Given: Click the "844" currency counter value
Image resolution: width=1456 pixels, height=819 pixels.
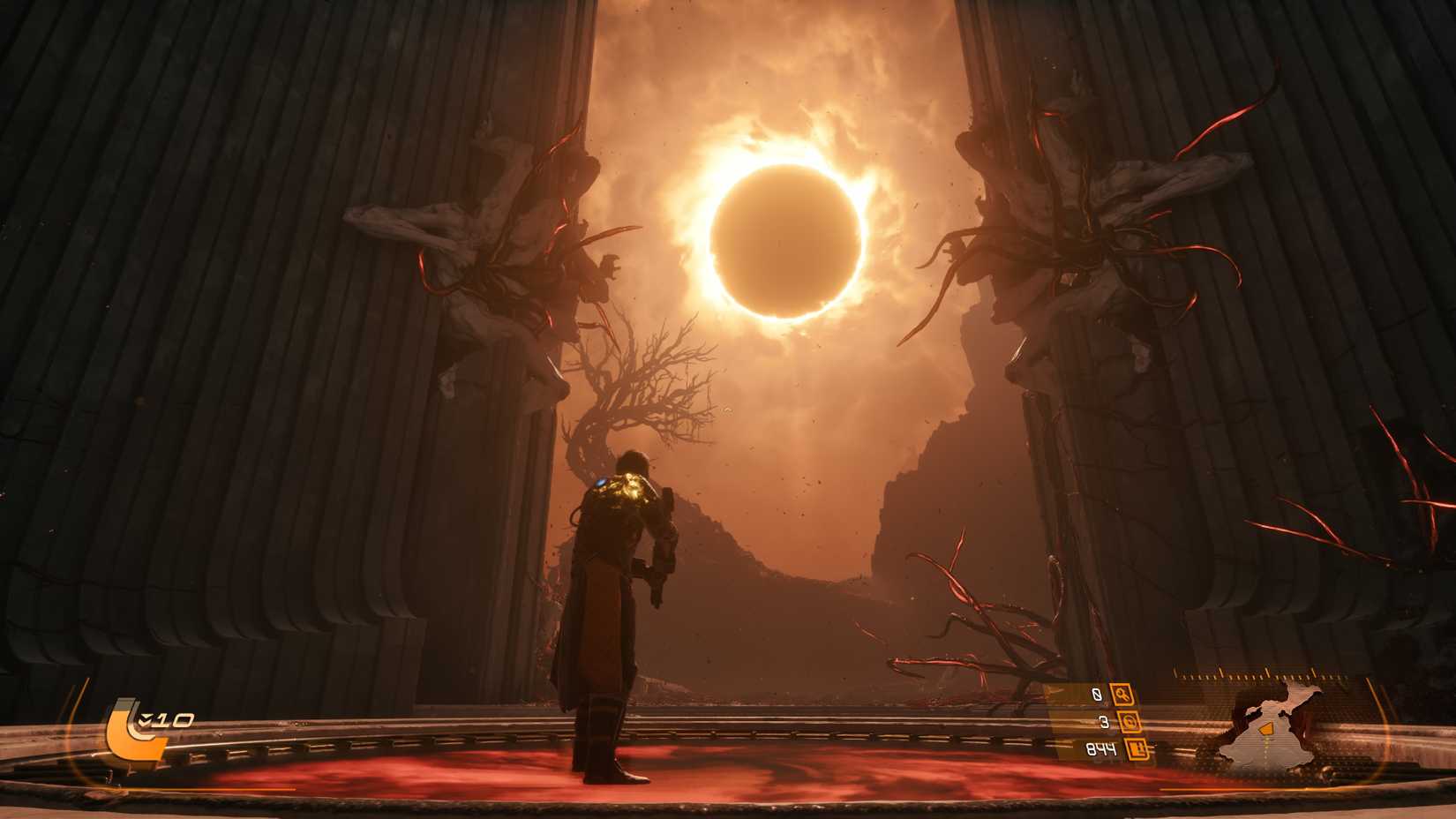Looking at the screenshot, I should click(x=1101, y=748).
